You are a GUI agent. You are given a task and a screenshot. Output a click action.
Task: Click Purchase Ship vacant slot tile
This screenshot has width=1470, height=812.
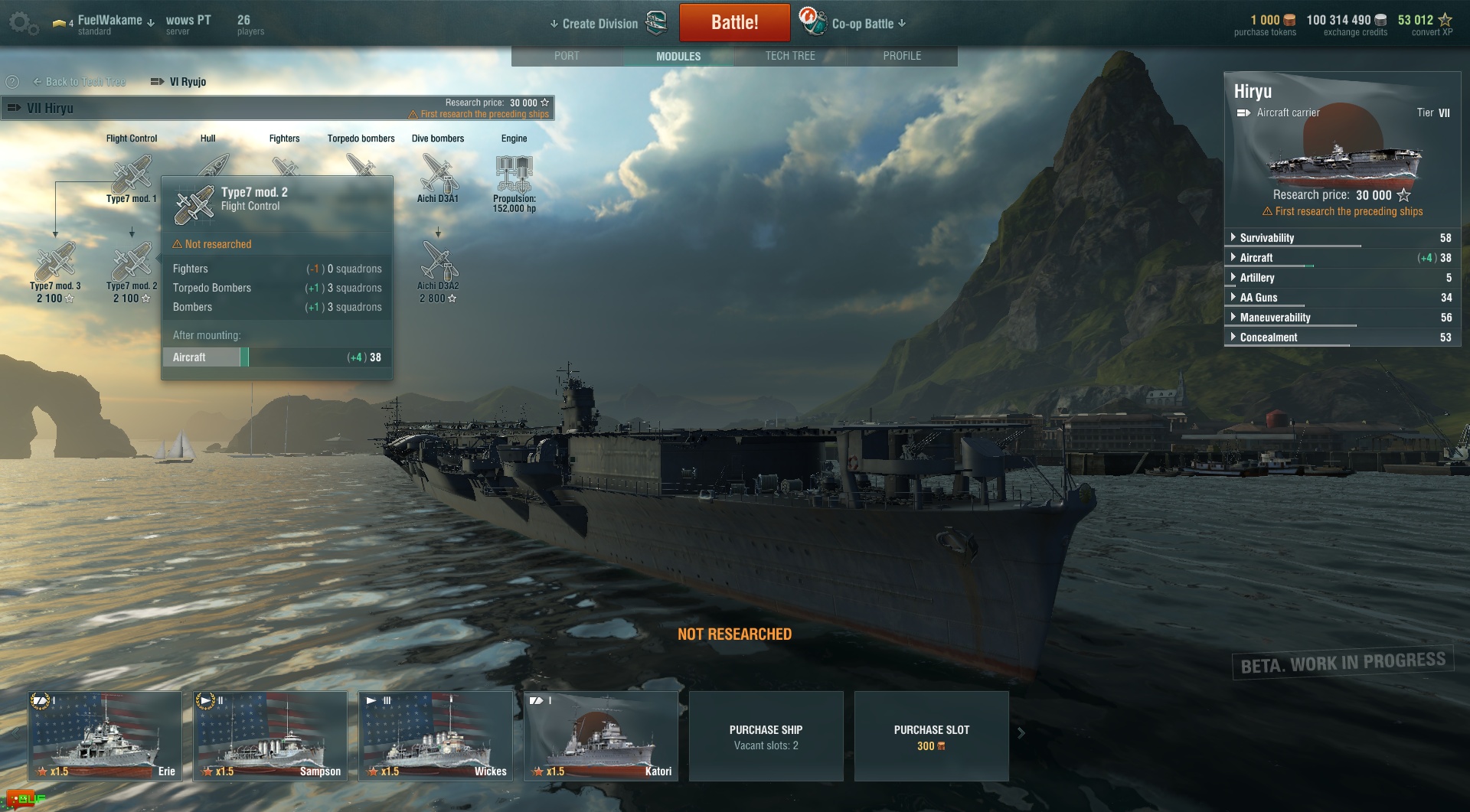coord(766,736)
